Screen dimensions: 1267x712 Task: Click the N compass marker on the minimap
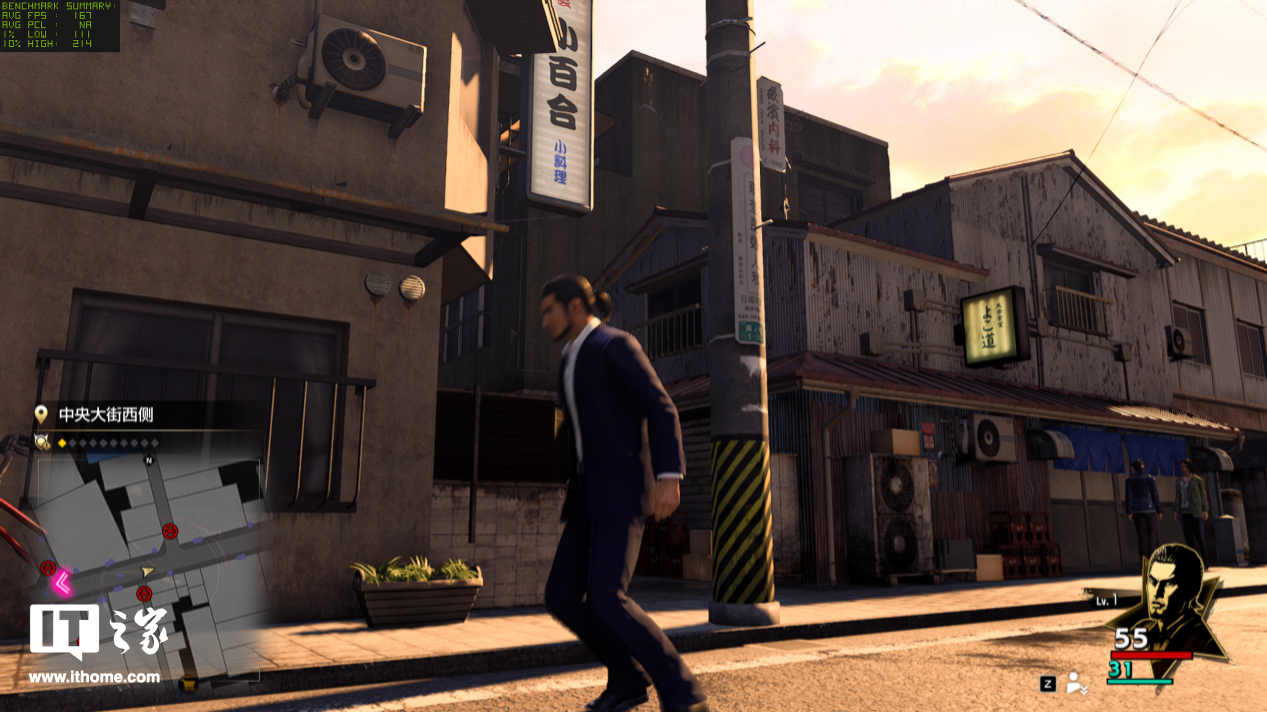coord(149,461)
